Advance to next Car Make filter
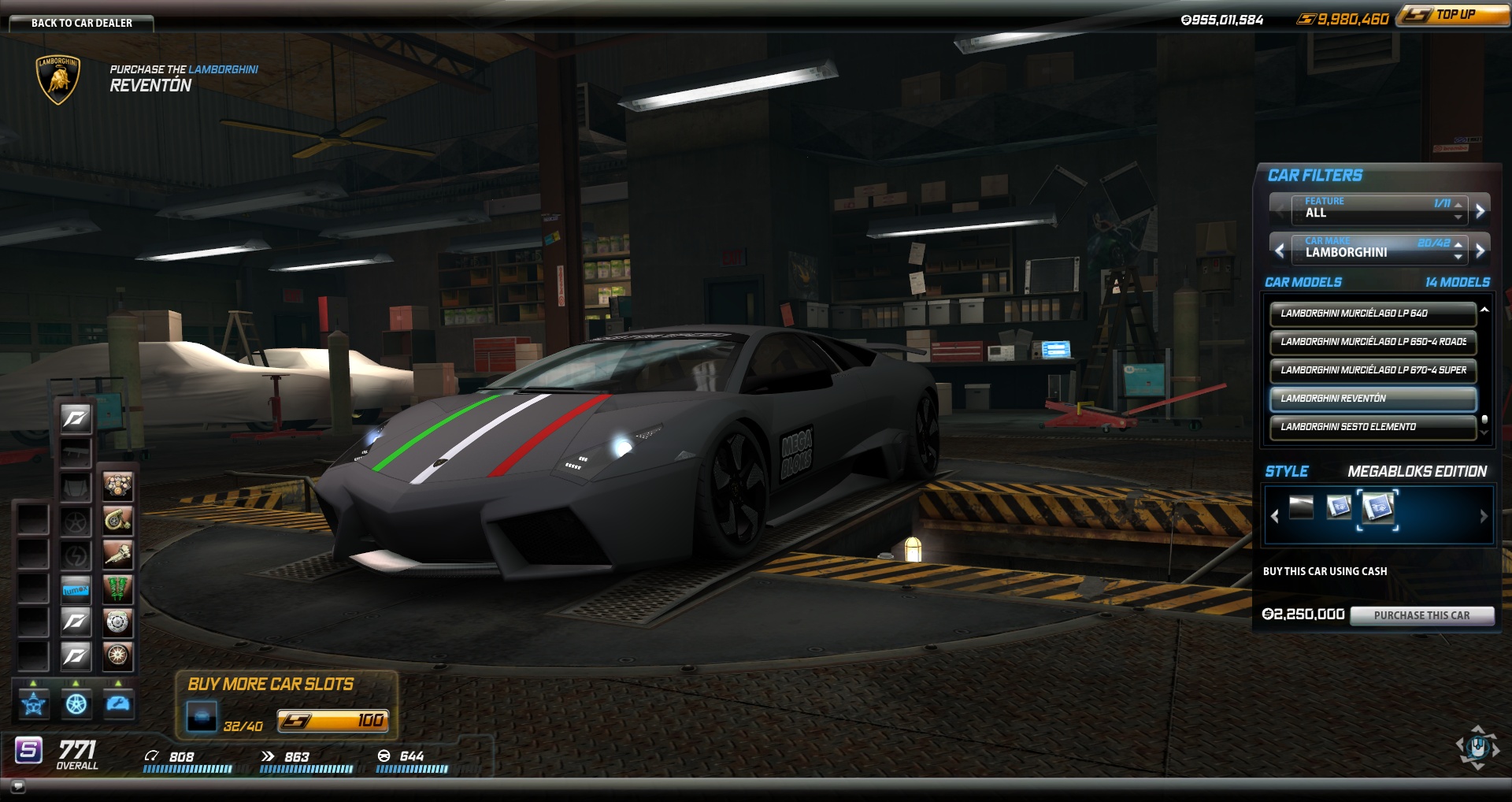 click(x=1480, y=251)
